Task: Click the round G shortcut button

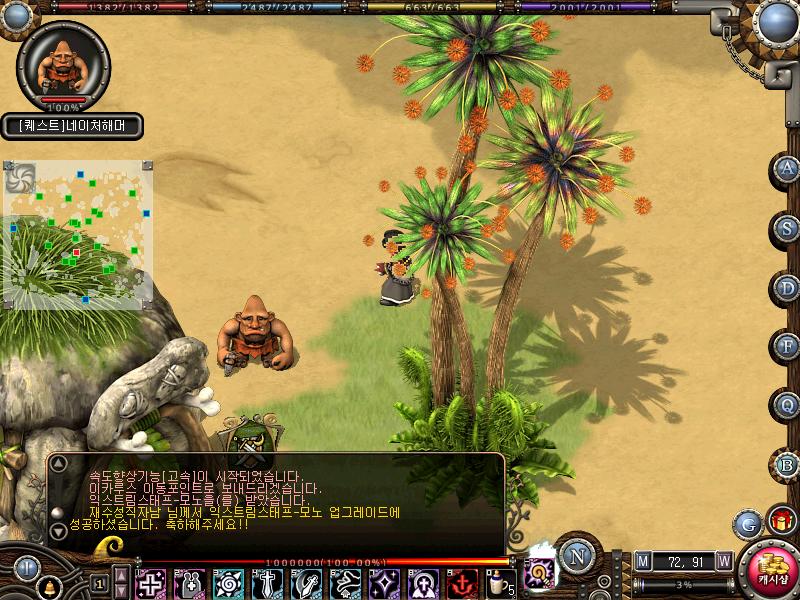Action: (x=748, y=523)
